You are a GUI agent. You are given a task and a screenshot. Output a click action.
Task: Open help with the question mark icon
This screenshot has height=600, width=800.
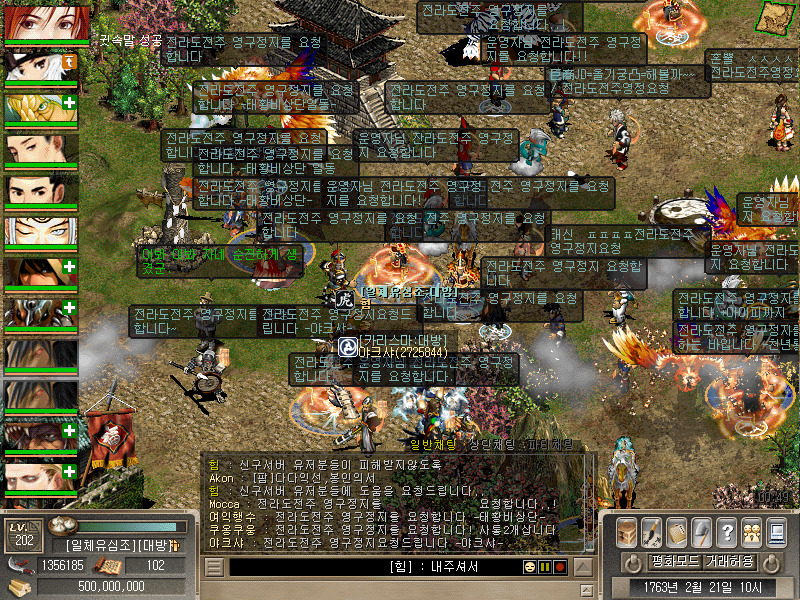coord(727,530)
